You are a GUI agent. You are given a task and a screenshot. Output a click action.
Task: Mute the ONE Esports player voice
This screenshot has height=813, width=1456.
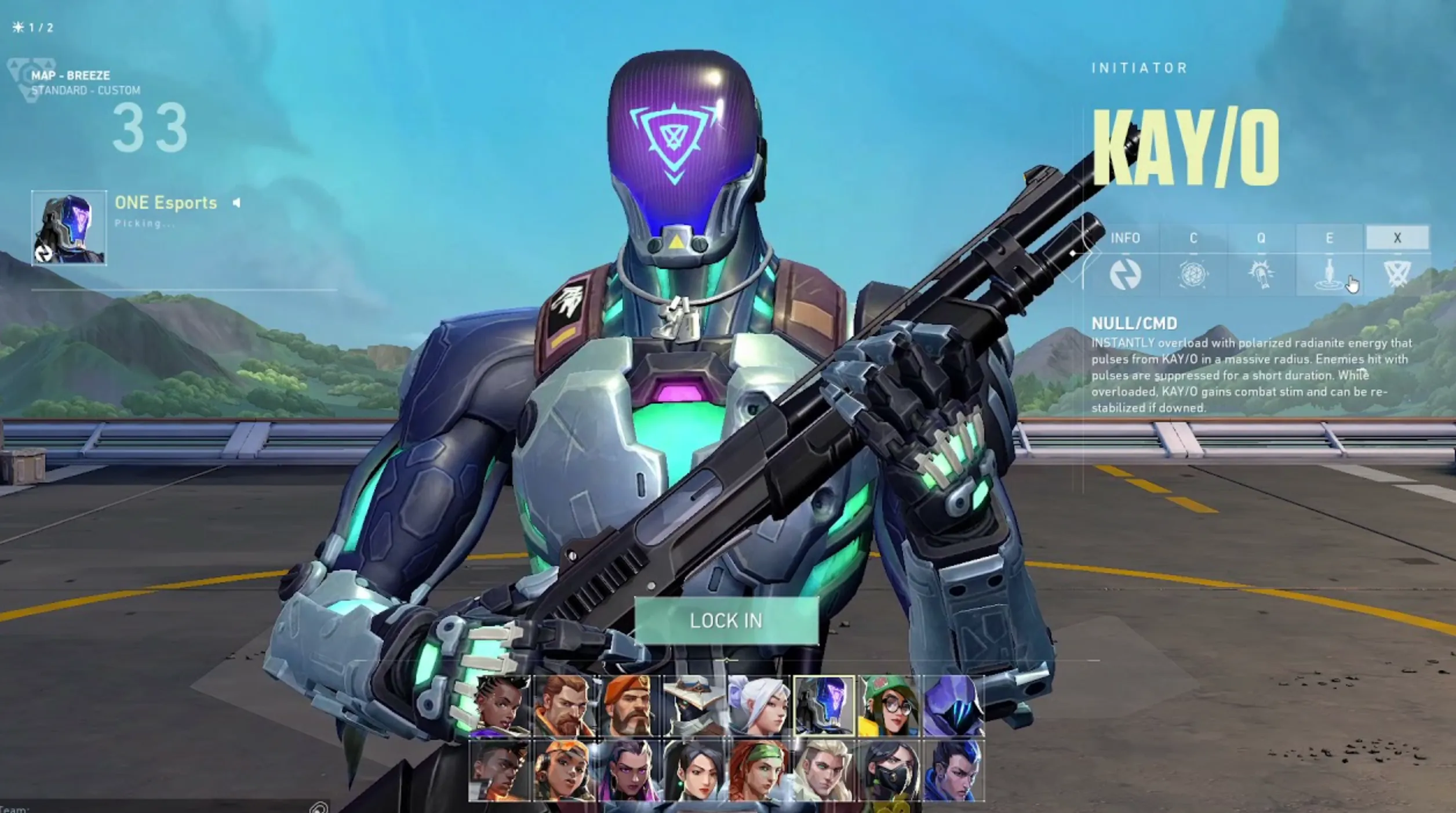tap(238, 203)
